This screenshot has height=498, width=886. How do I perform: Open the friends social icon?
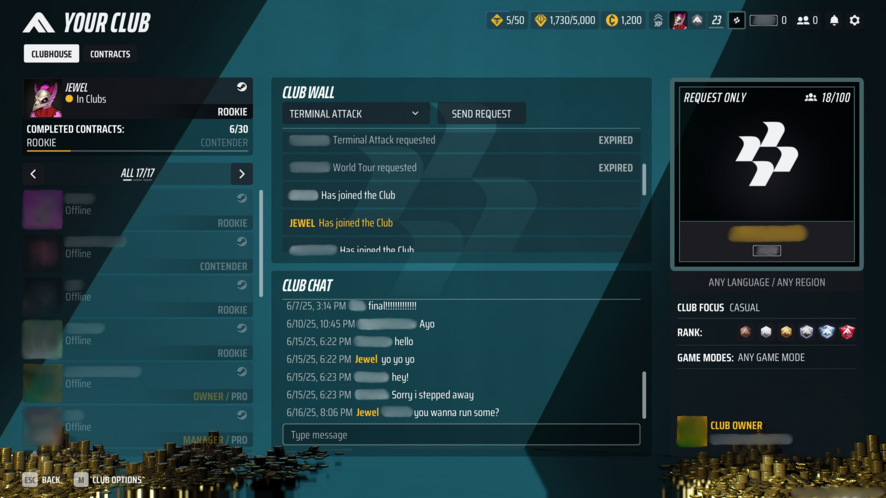(806, 20)
